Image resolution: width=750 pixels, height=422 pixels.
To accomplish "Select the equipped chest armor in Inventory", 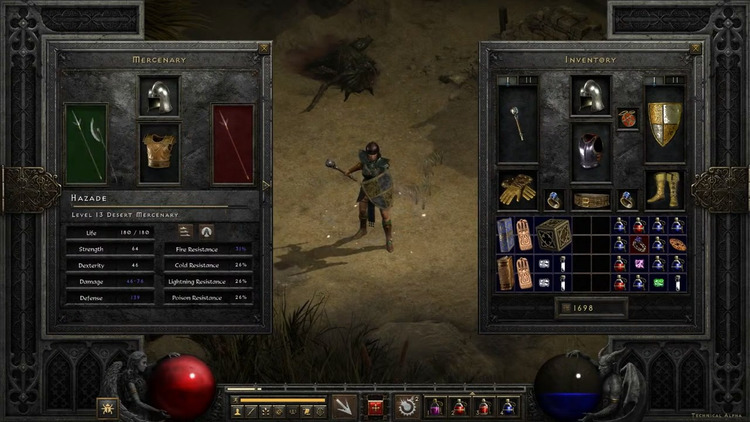I will click(590, 152).
